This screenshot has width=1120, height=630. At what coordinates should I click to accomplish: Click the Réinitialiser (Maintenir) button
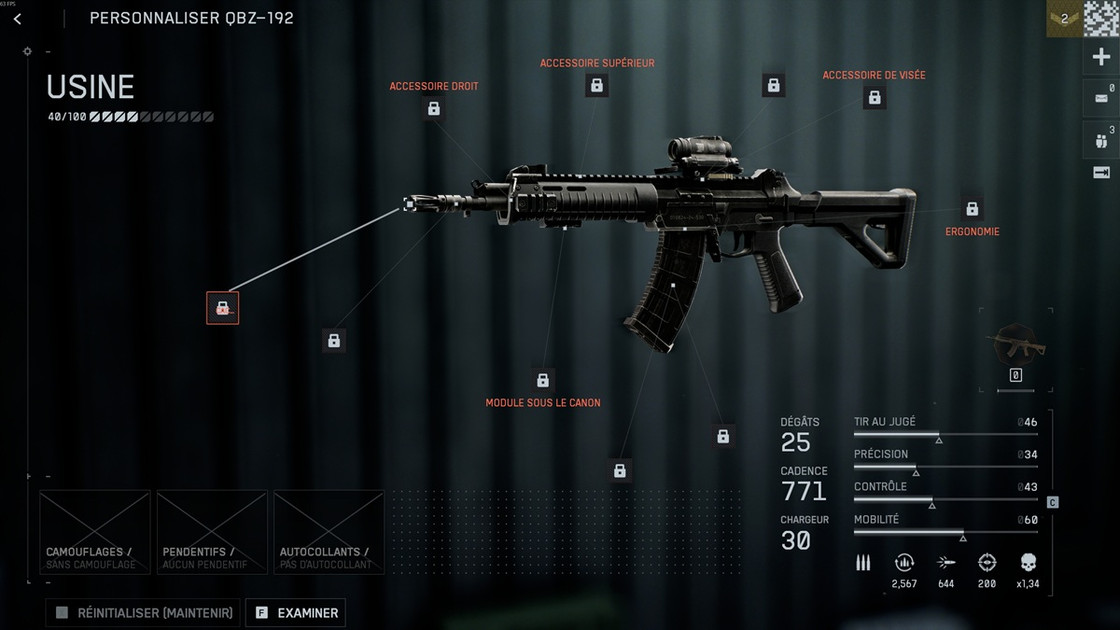[143, 613]
